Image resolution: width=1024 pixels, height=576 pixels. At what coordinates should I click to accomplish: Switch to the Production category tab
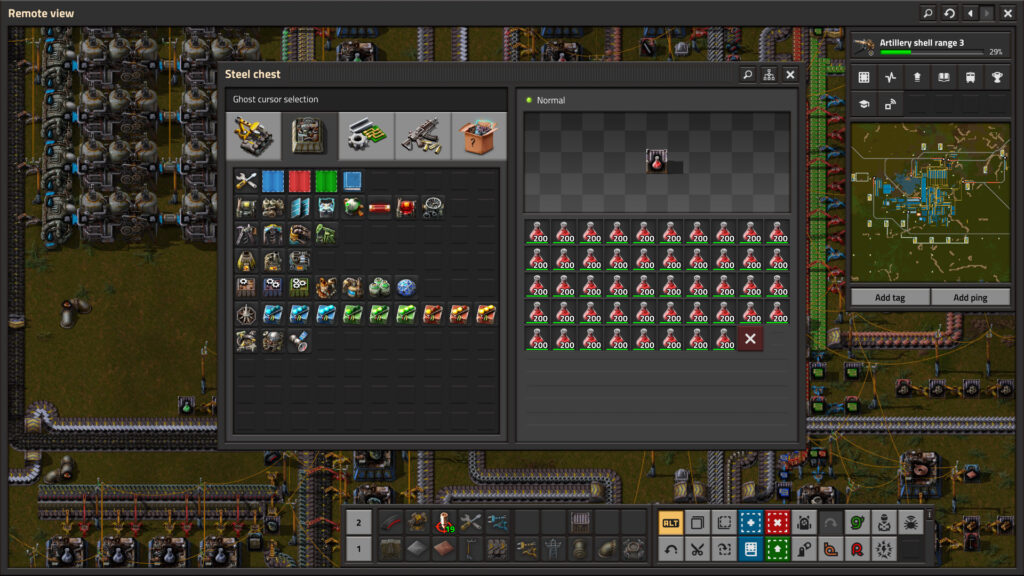[x=310, y=136]
